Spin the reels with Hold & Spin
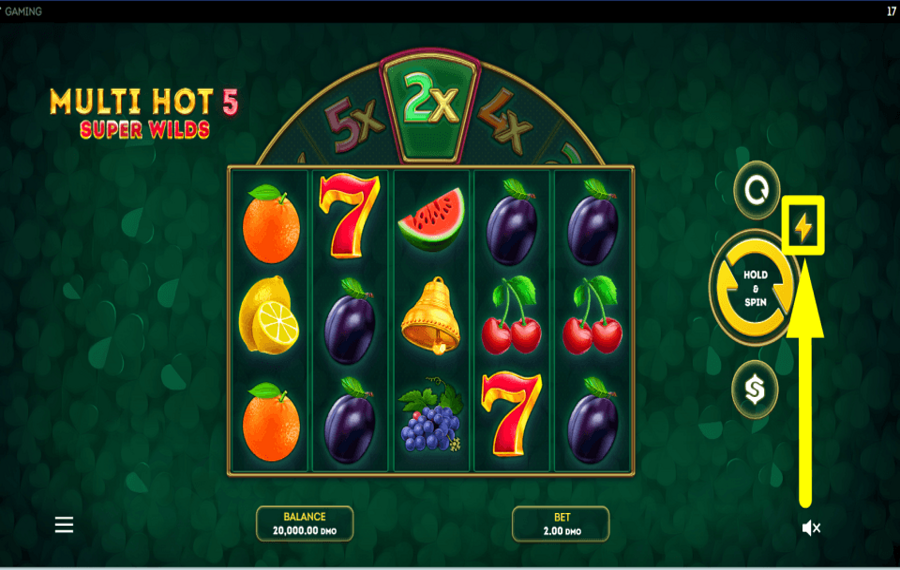900x570 pixels. [756, 288]
